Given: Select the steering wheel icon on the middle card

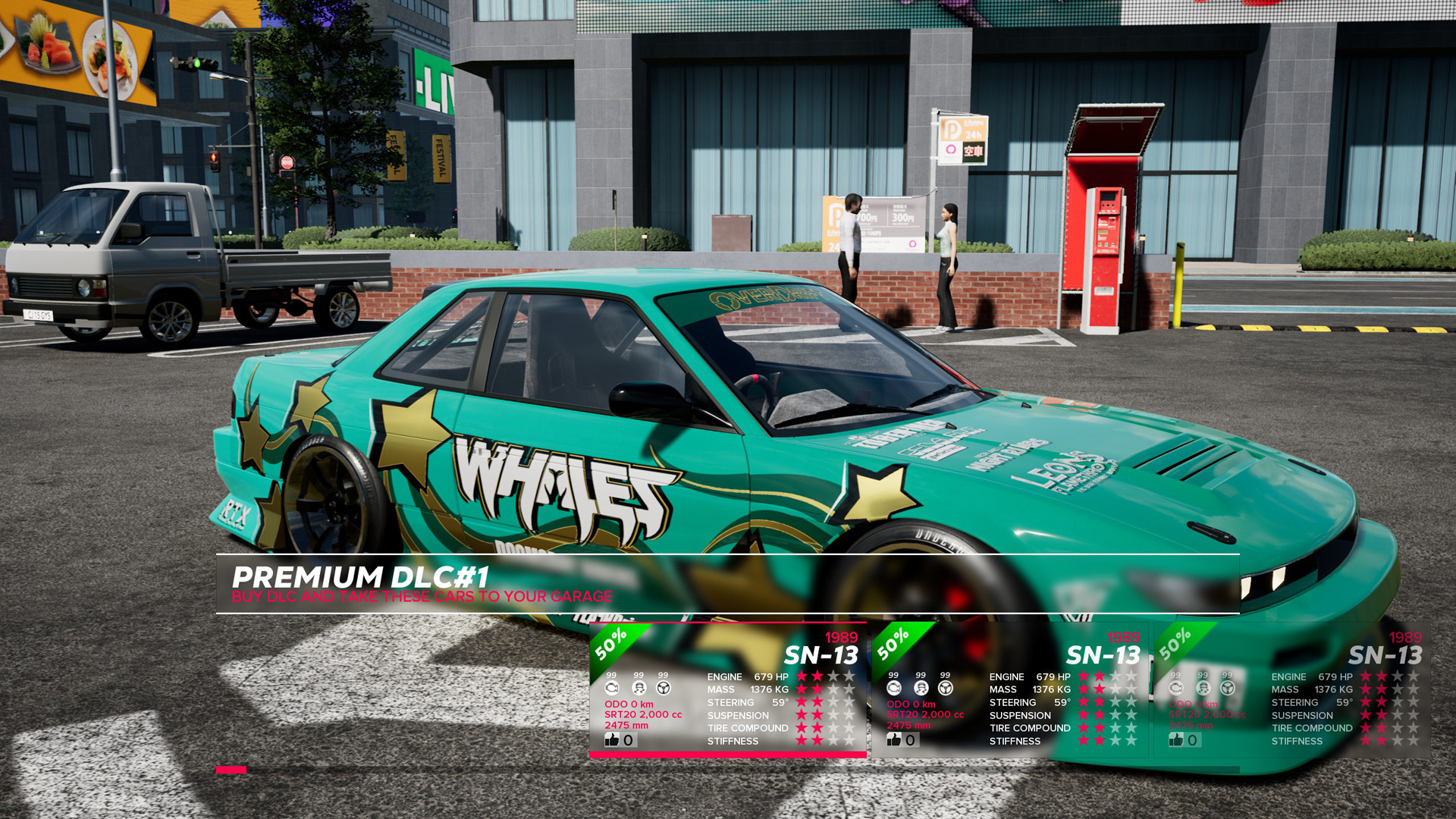Looking at the screenshot, I should pos(946,688).
